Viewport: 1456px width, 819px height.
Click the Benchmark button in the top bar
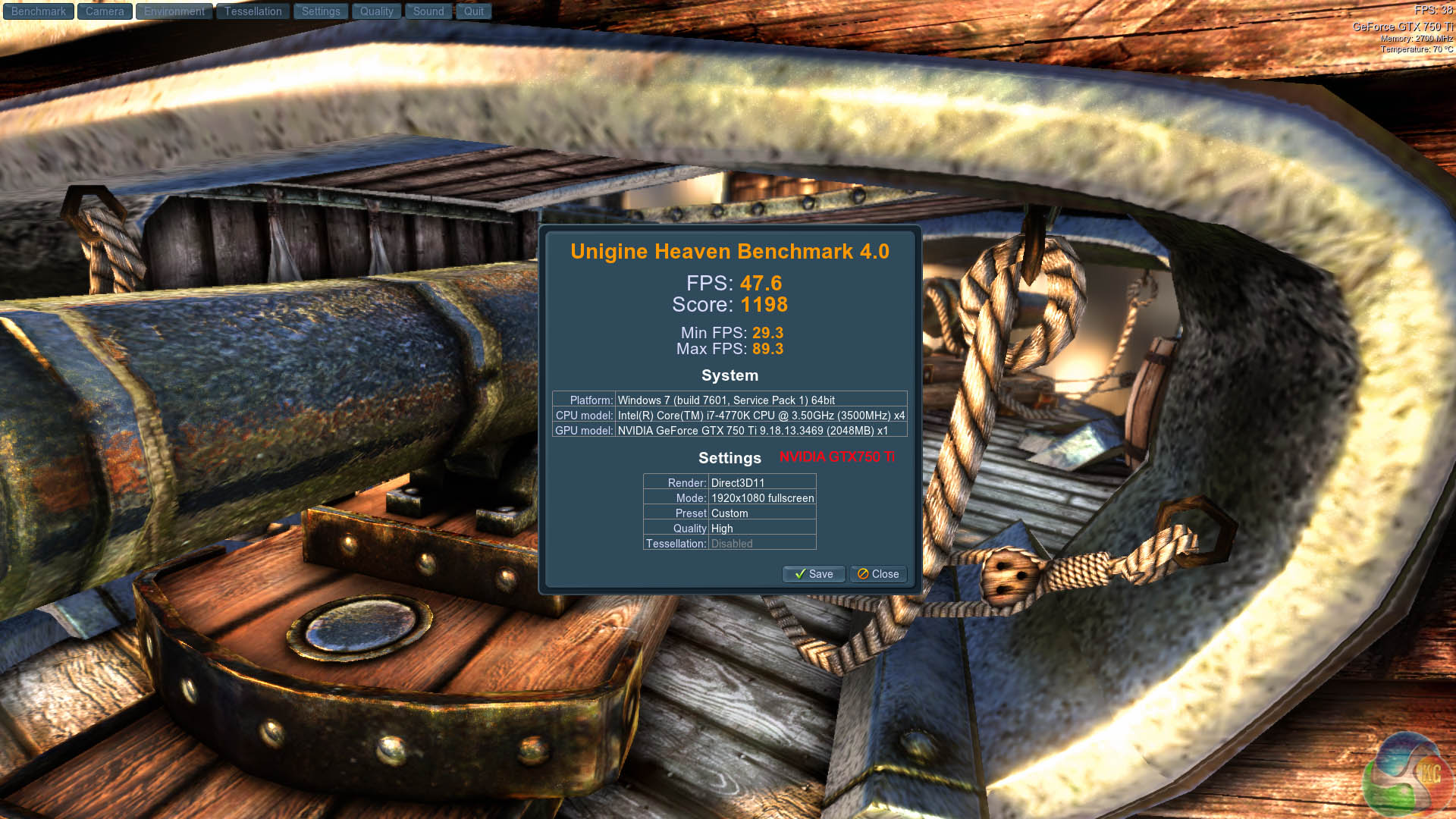(x=39, y=11)
